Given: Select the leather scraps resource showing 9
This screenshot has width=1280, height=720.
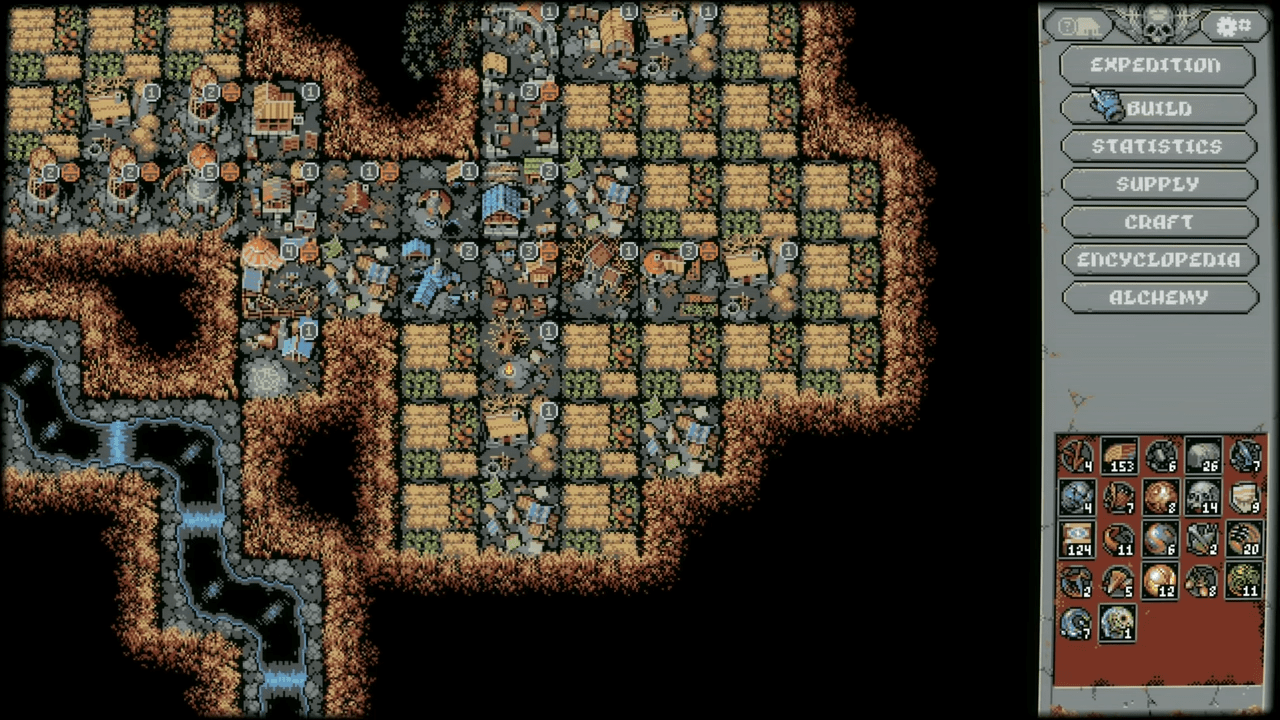Looking at the screenshot, I should click(x=1243, y=497).
